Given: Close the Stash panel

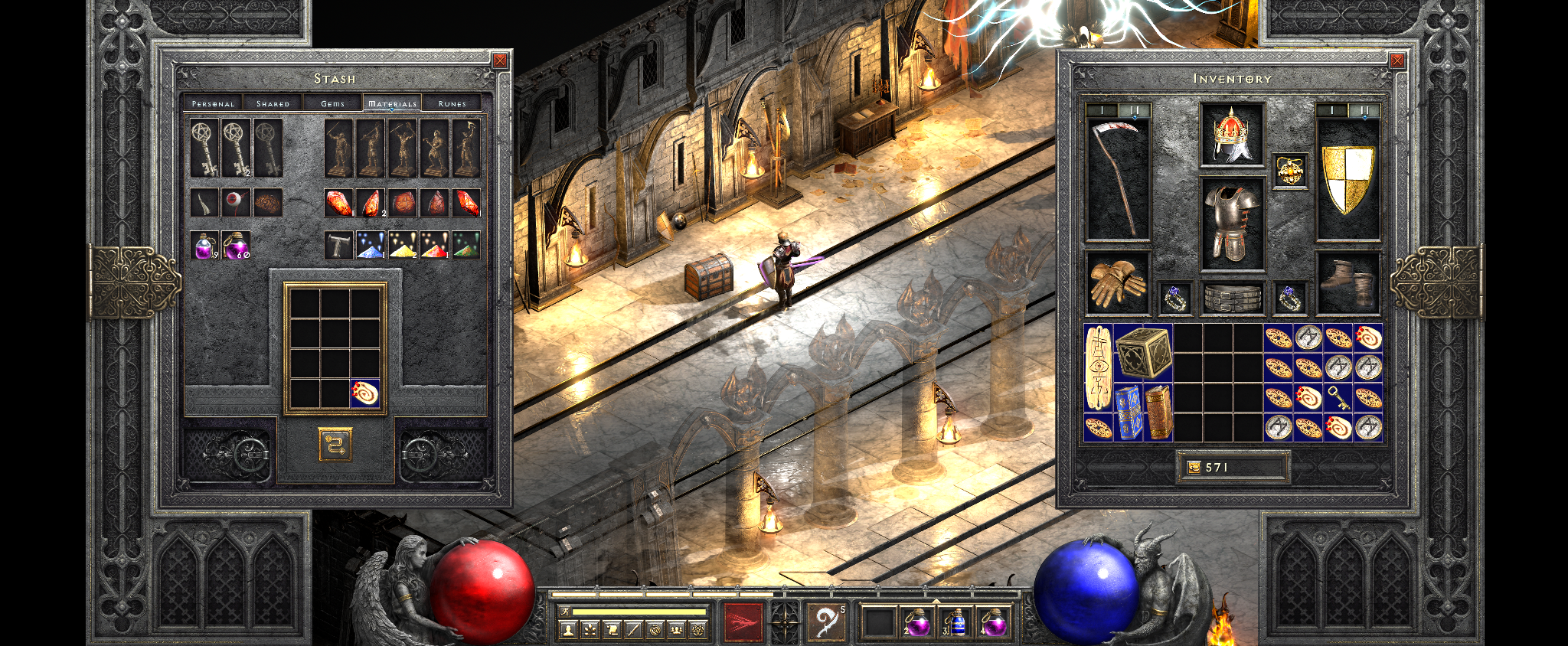Looking at the screenshot, I should (x=500, y=60).
